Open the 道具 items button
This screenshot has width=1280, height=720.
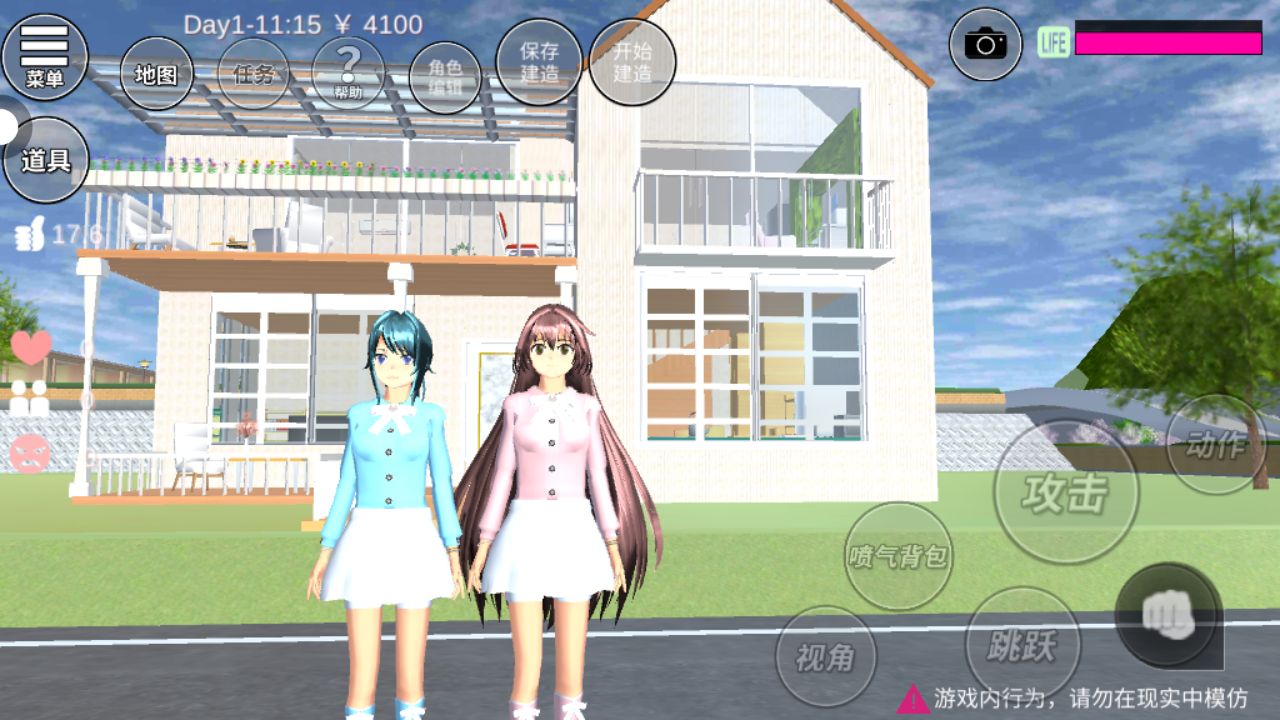point(46,160)
